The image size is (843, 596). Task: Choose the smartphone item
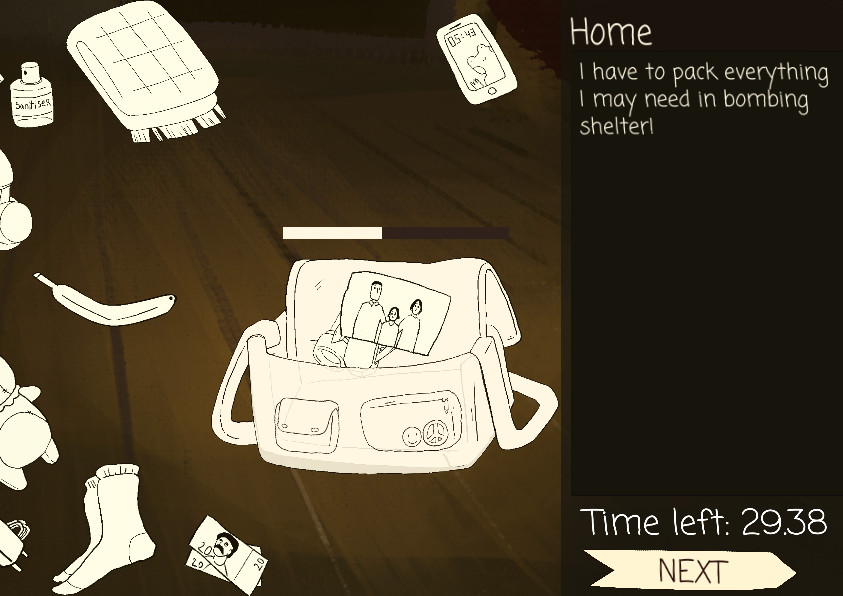(x=474, y=58)
